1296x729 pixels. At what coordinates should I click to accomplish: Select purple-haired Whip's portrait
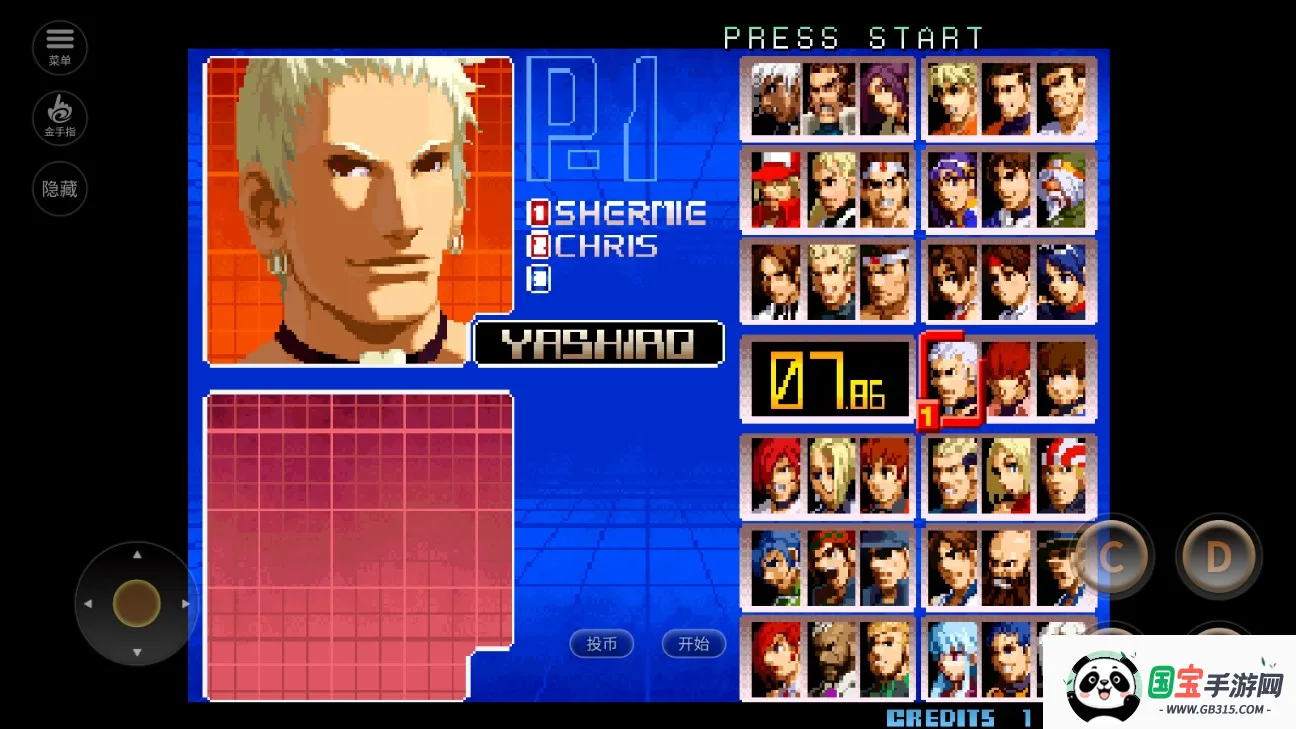885,98
